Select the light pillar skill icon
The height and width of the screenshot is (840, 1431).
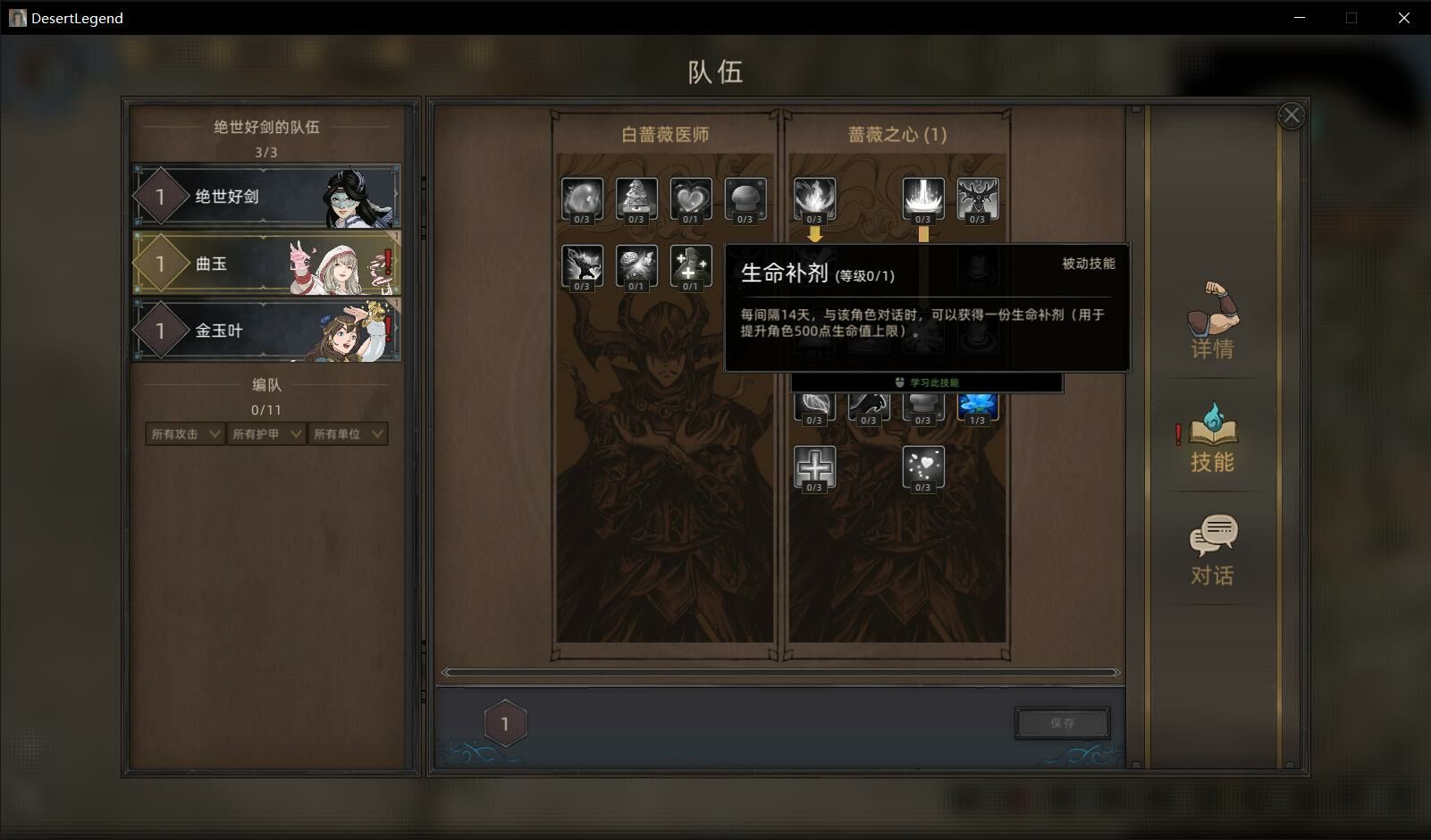pos(922,197)
